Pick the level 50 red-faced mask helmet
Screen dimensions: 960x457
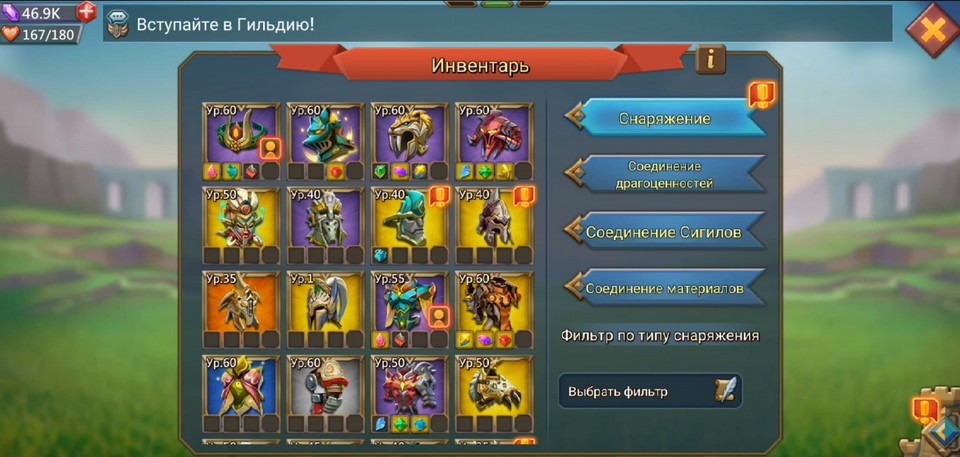pos(241,219)
